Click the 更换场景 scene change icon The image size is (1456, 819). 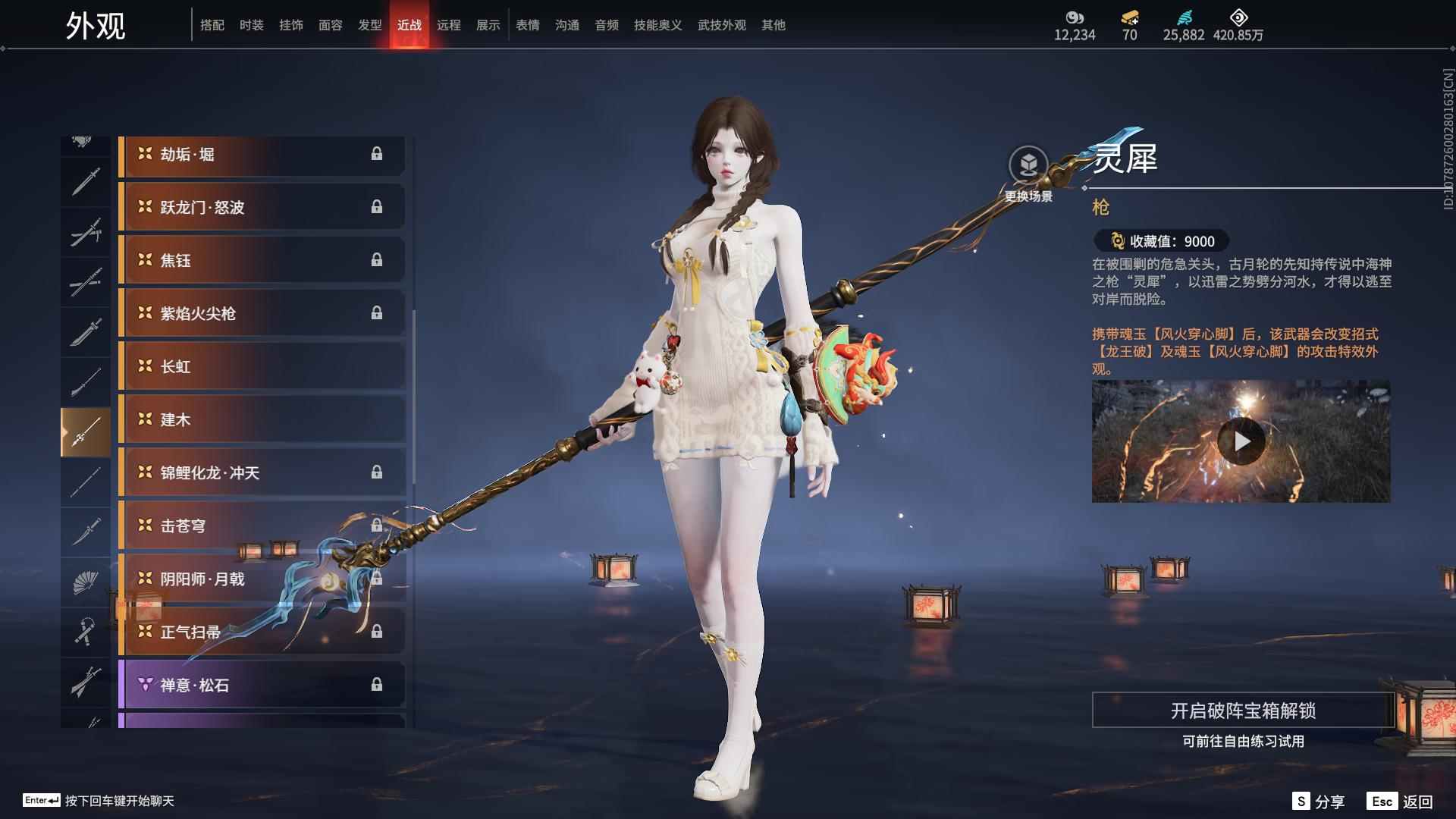(1028, 165)
